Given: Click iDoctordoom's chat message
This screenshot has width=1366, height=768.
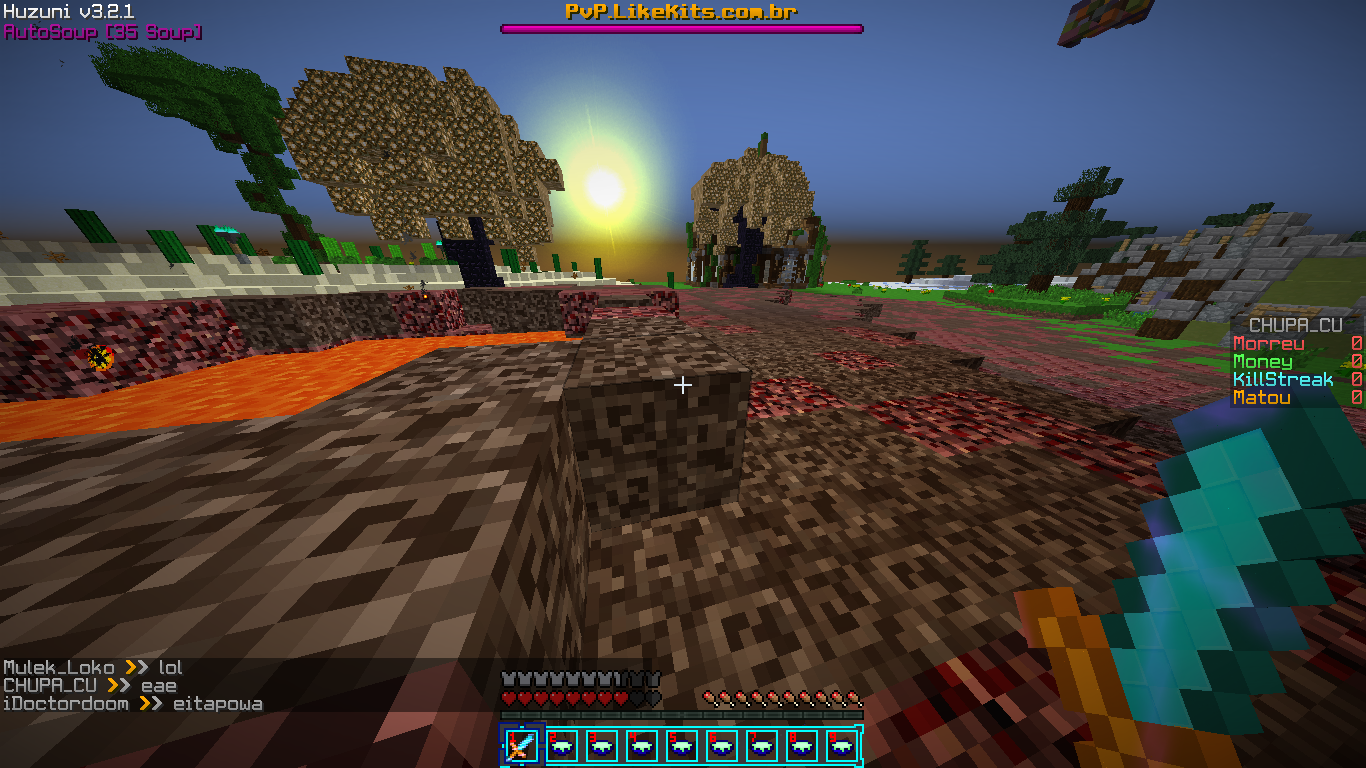Looking at the screenshot, I should [x=132, y=703].
